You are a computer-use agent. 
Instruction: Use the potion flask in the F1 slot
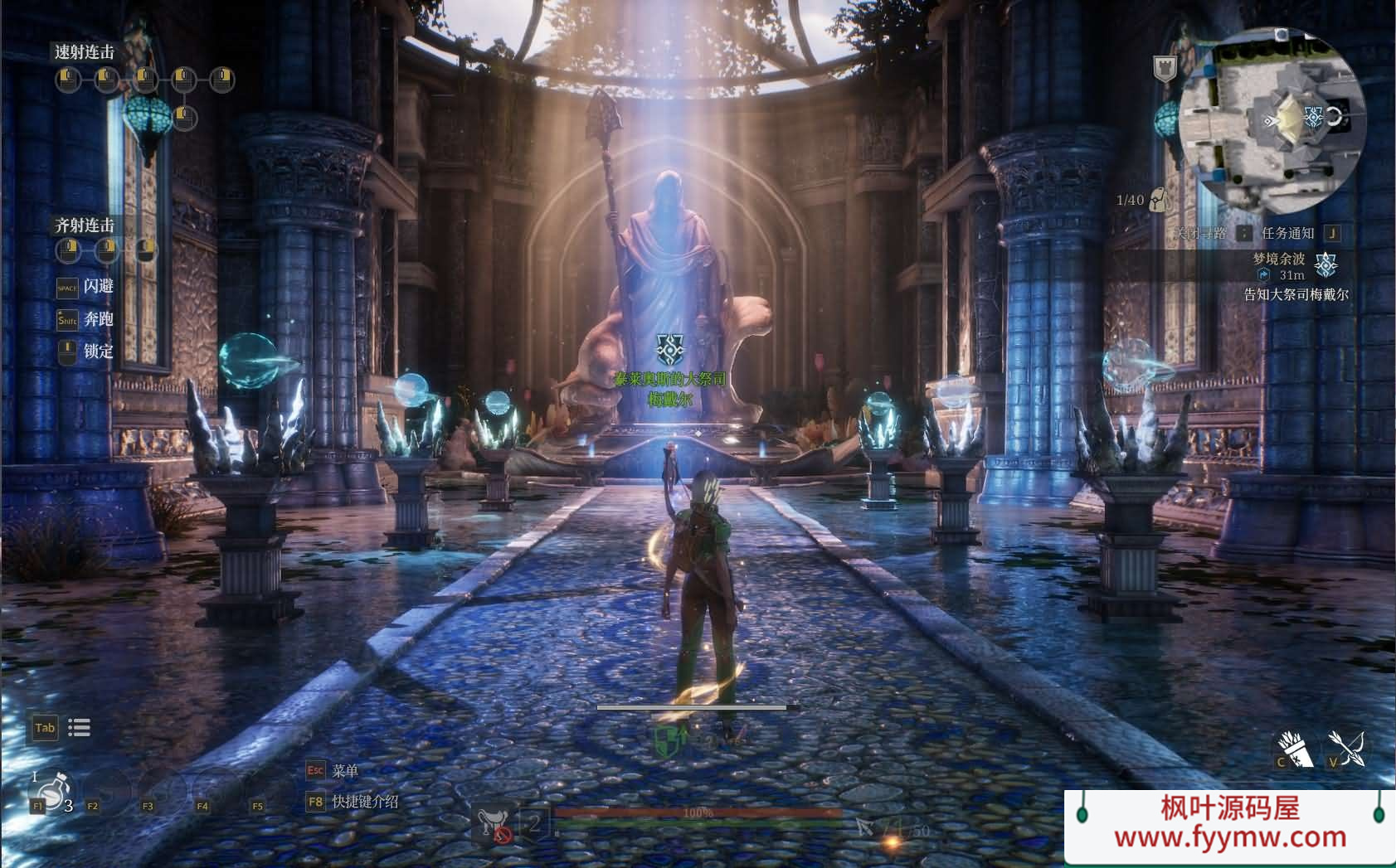click(51, 791)
